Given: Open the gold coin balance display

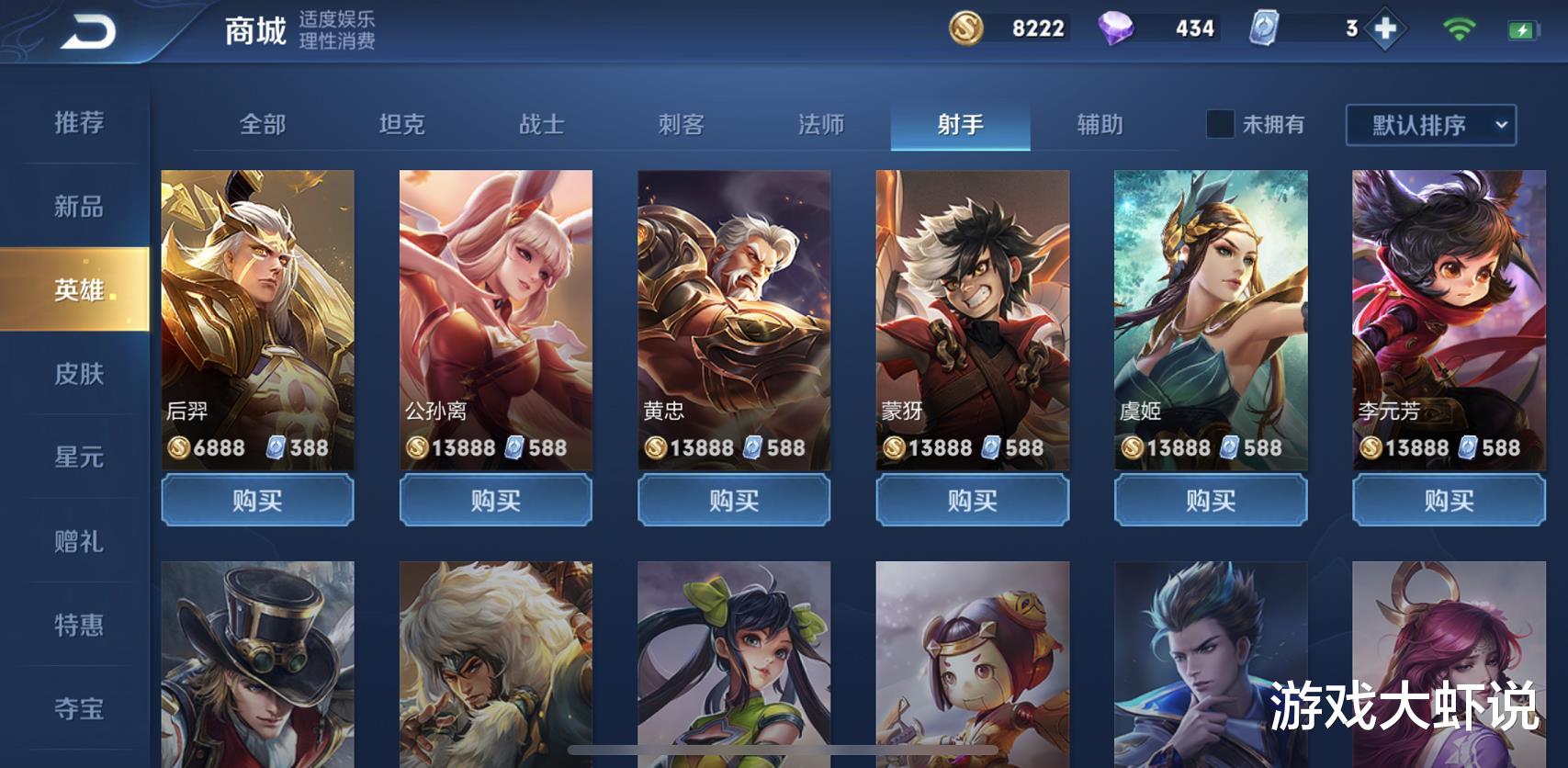Looking at the screenshot, I should 1010,28.
